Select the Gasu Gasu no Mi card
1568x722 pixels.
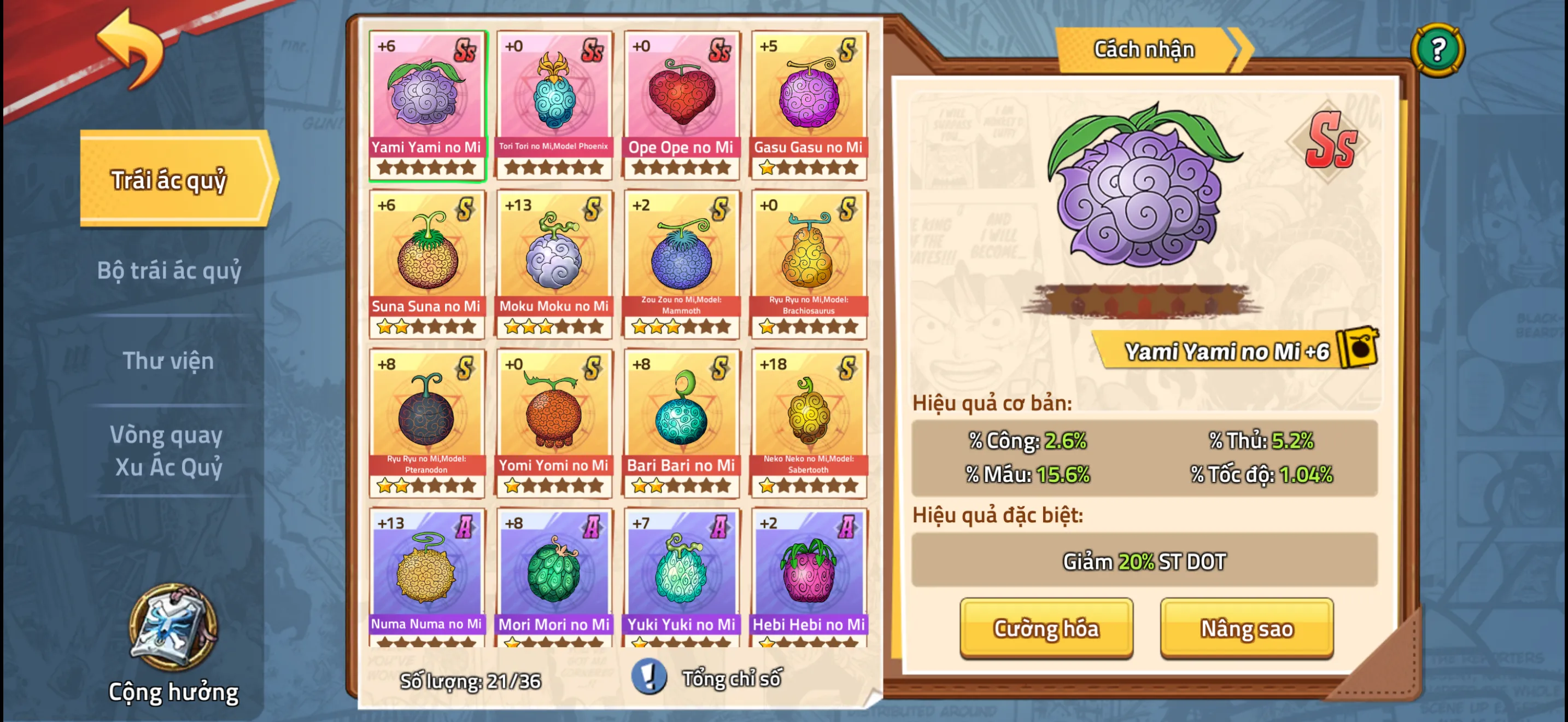(809, 104)
